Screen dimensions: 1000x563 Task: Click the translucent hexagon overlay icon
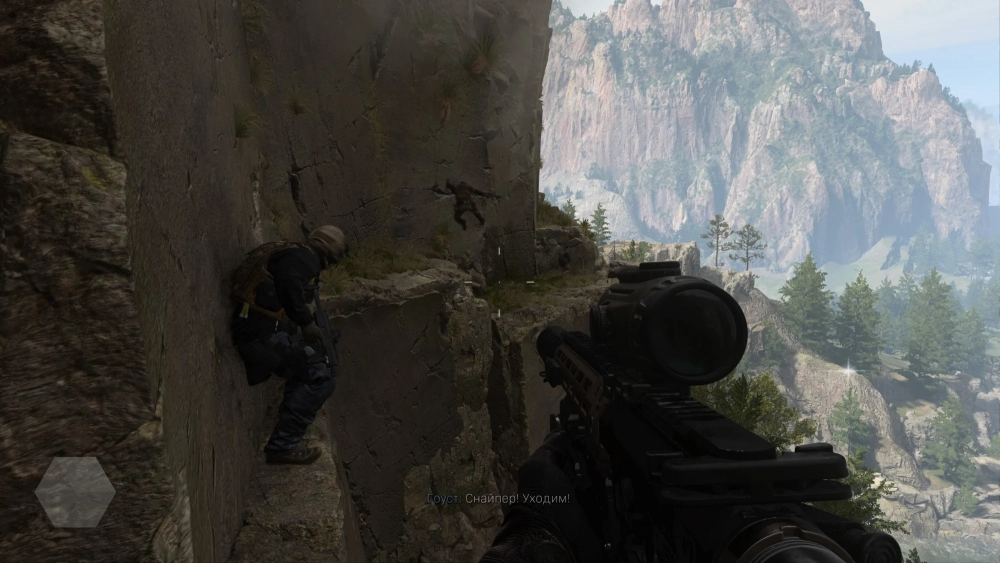pyautogui.click(x=75, y=492)
